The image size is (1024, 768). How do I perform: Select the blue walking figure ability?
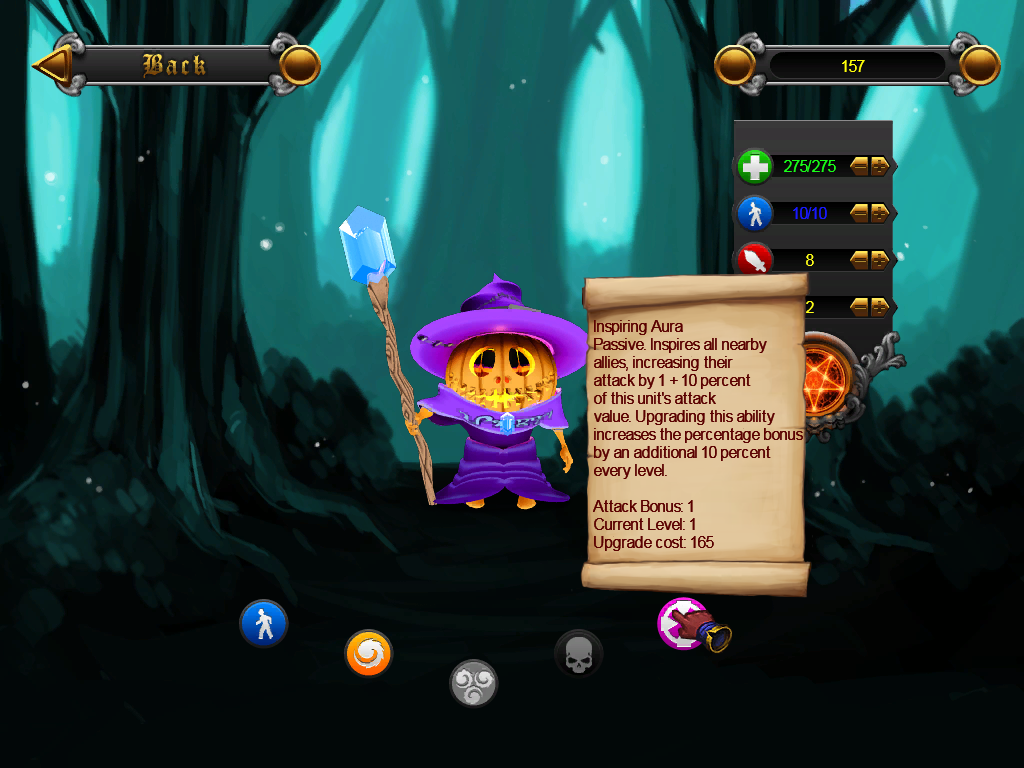coord(264,624)
